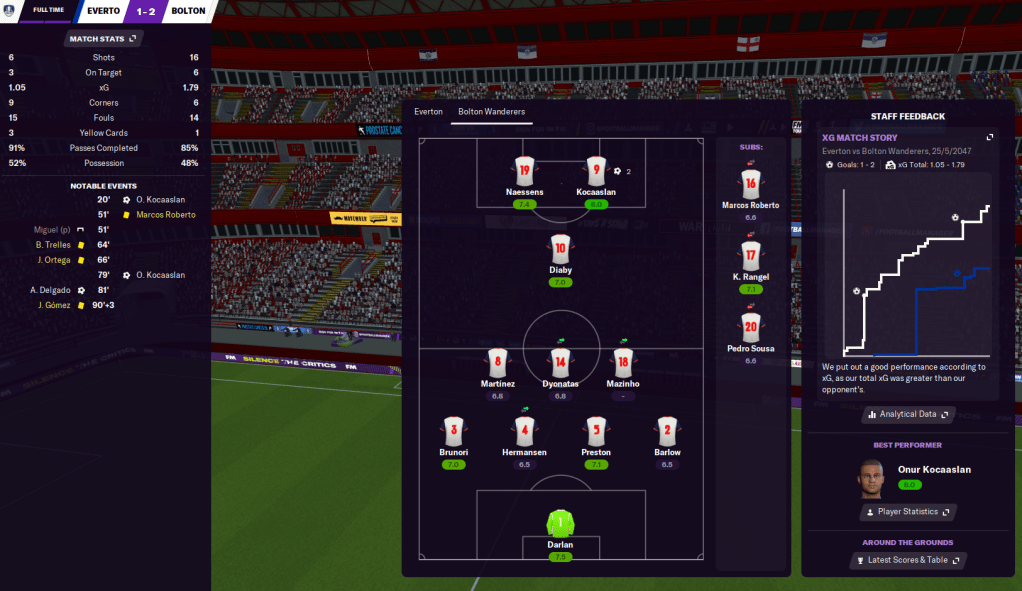Open the Analytical Data view
This screenshot has width=1022, height=591.
tap(908, 414)
